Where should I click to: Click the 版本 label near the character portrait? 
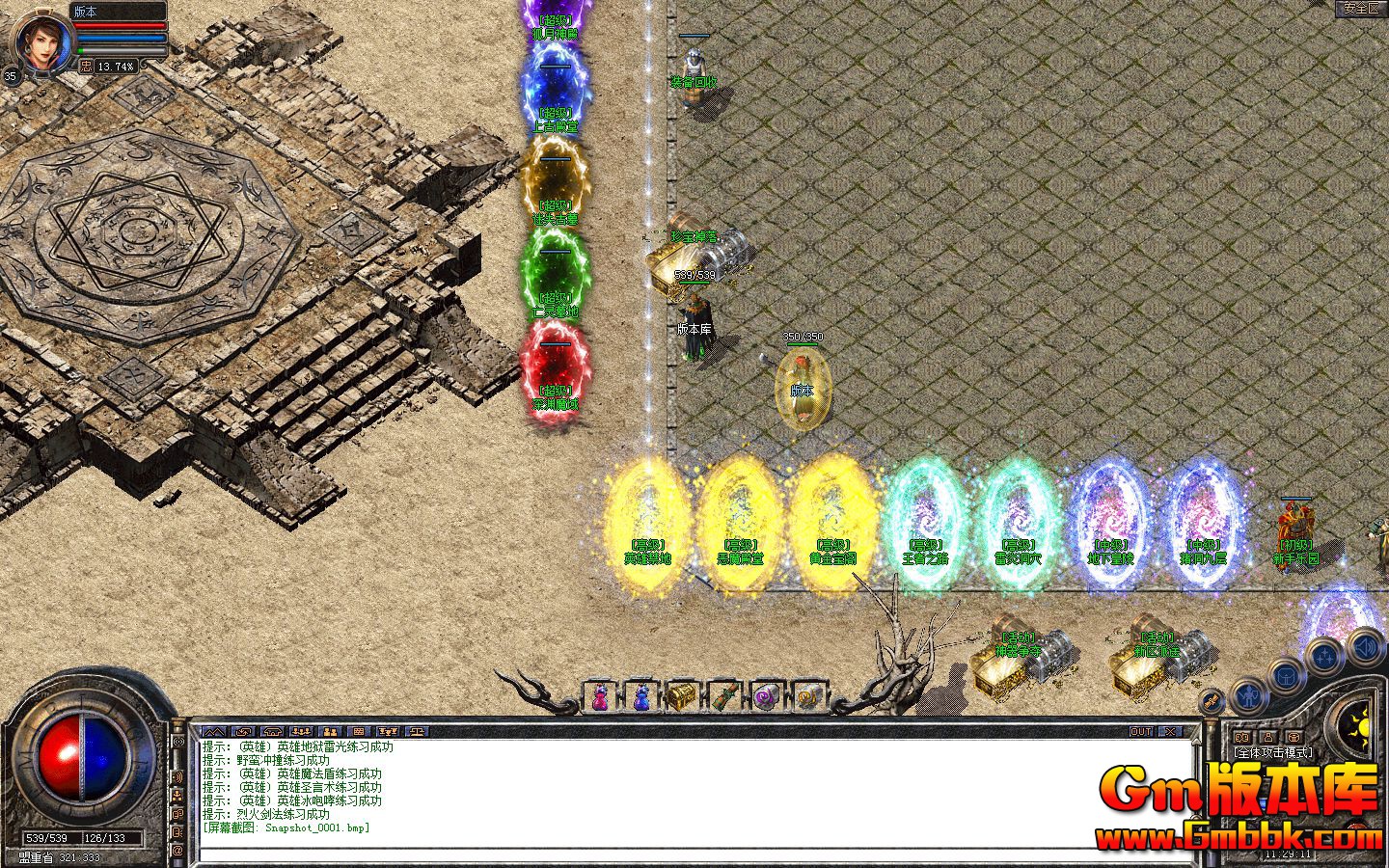84,12
